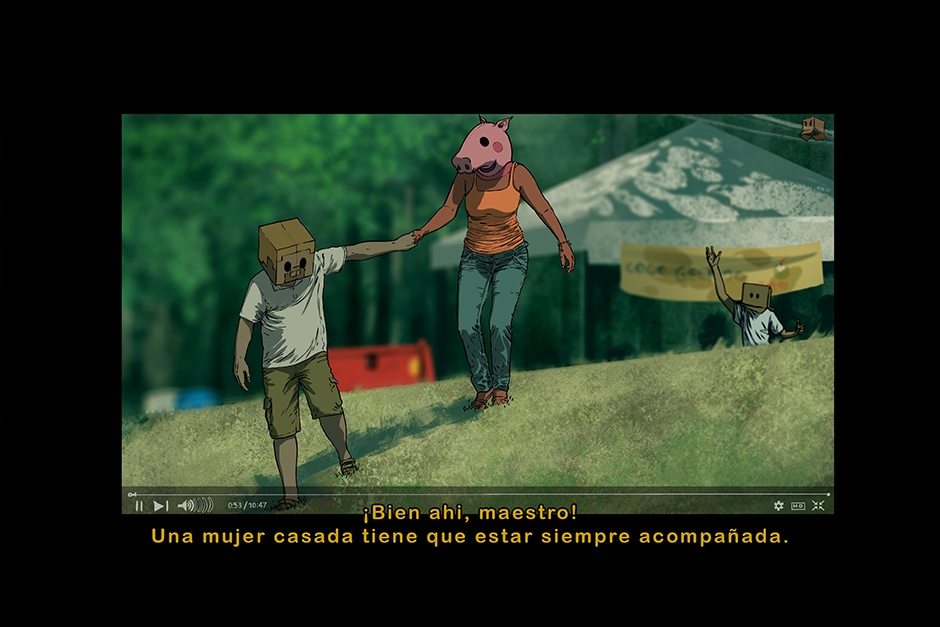The height and width of the screenshot is (627, 940).
Task: Open the video player's gear settings
Action: point(779,506)
